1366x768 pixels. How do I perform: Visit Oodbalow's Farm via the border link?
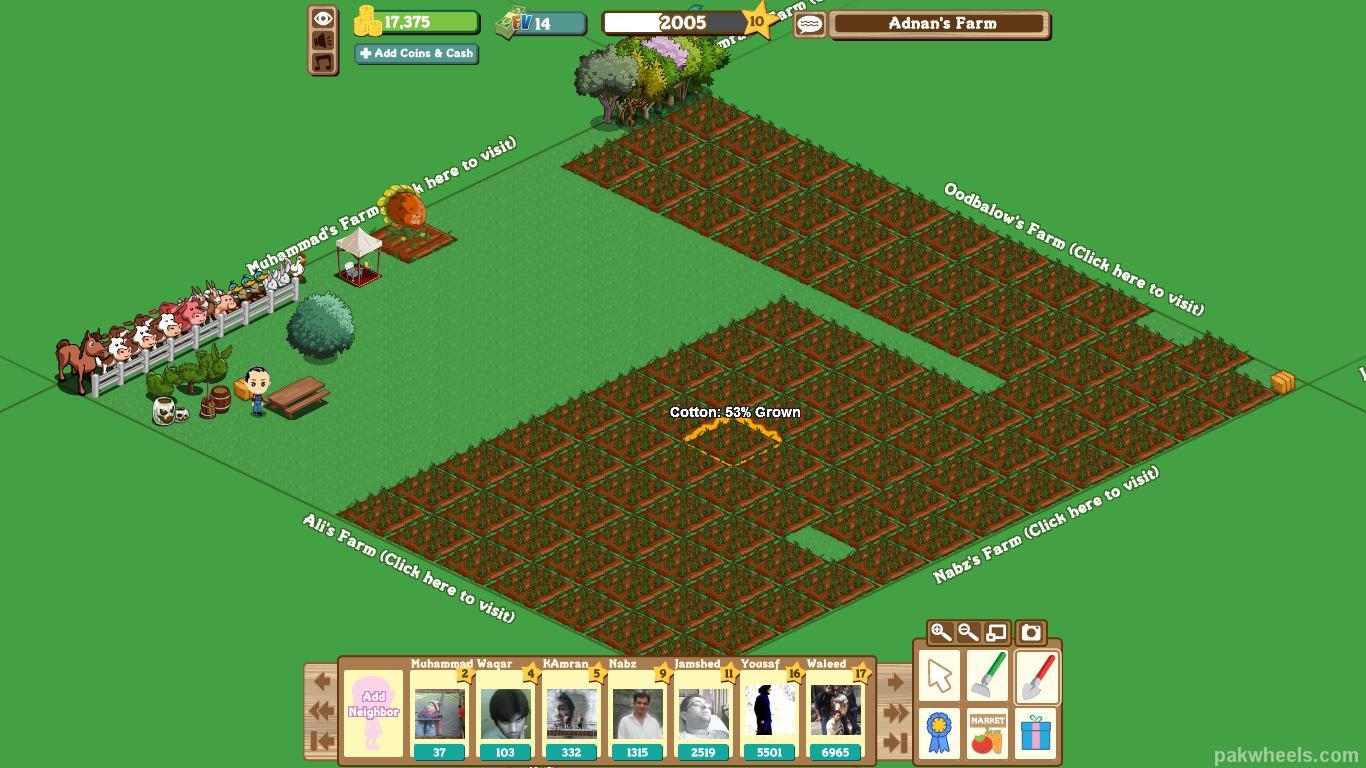(x=1074, y=249)
